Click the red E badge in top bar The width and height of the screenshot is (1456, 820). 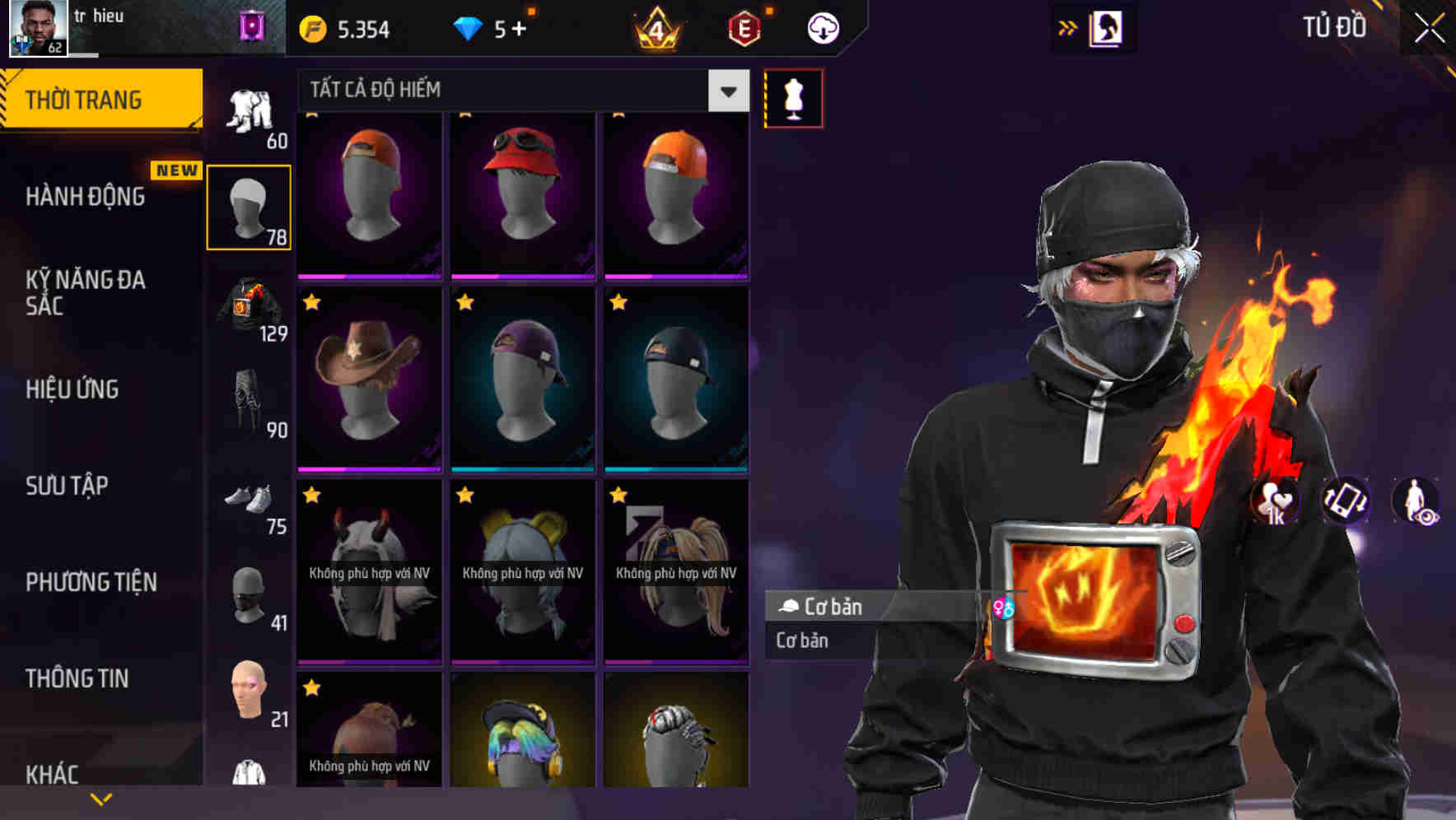click(745, 27)
